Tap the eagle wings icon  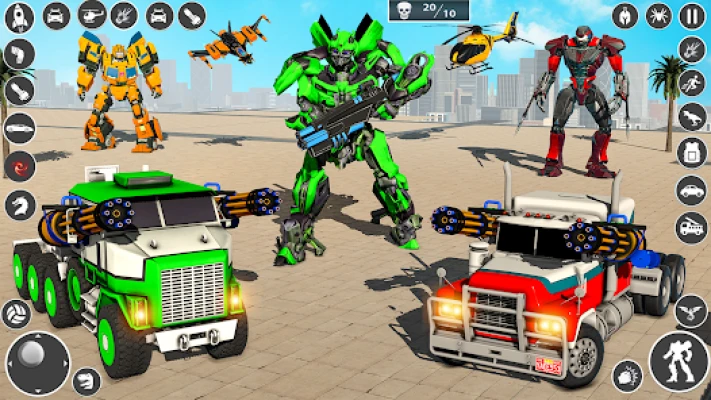pyautogui.click(x=691, y=311)
